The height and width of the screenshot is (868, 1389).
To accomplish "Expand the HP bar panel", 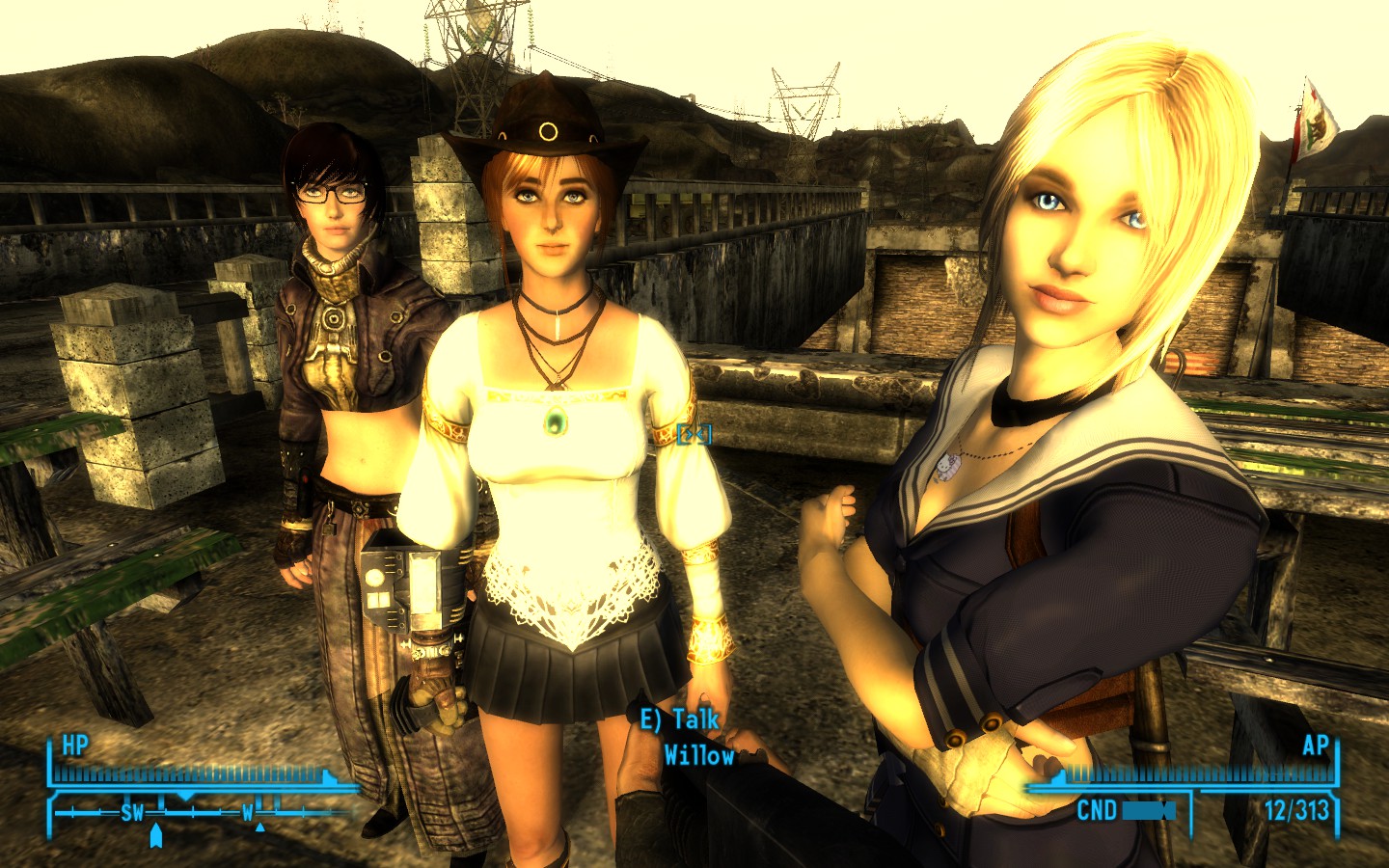I will pos(193,772).
